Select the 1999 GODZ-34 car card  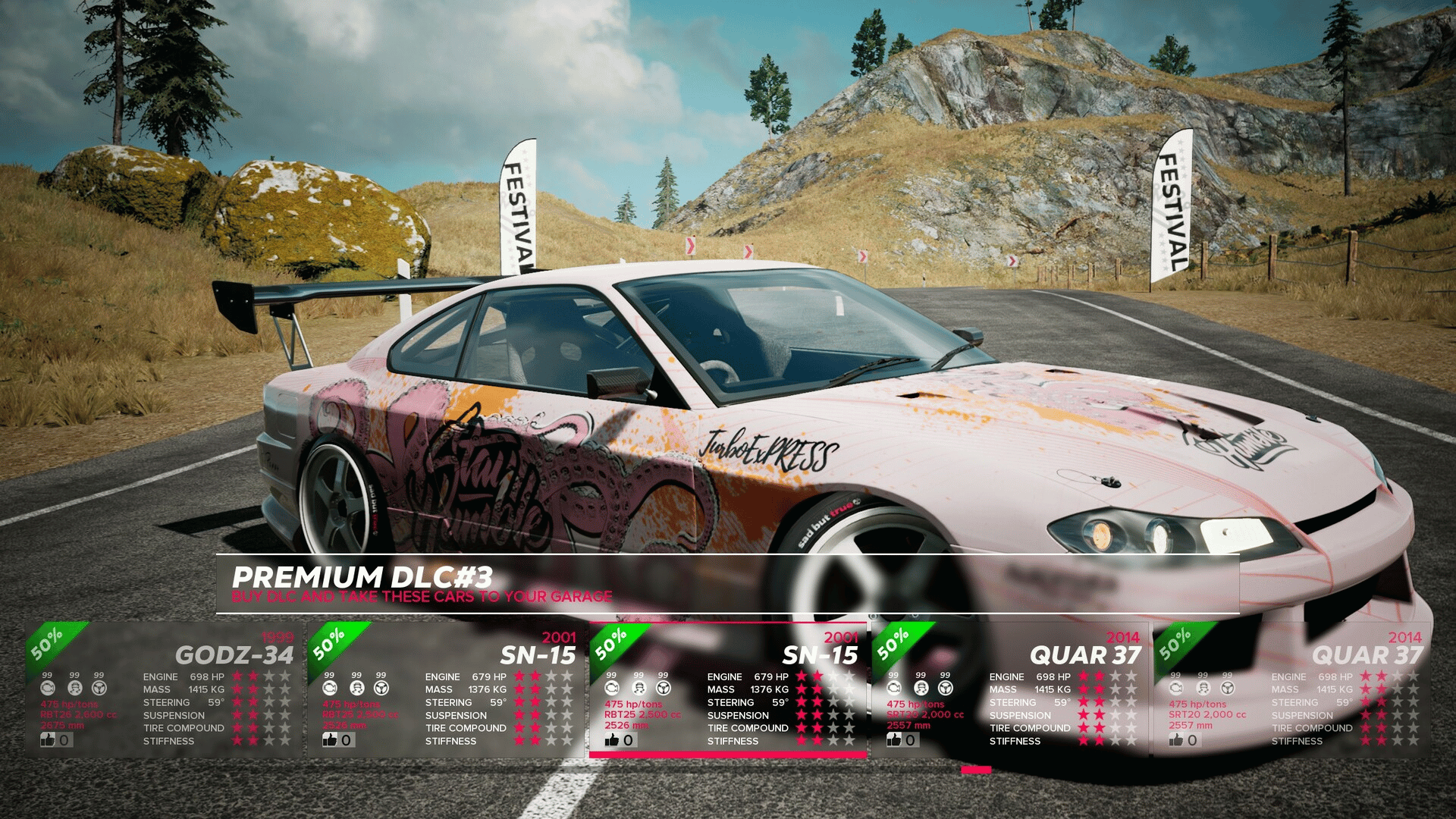point(163,689)
